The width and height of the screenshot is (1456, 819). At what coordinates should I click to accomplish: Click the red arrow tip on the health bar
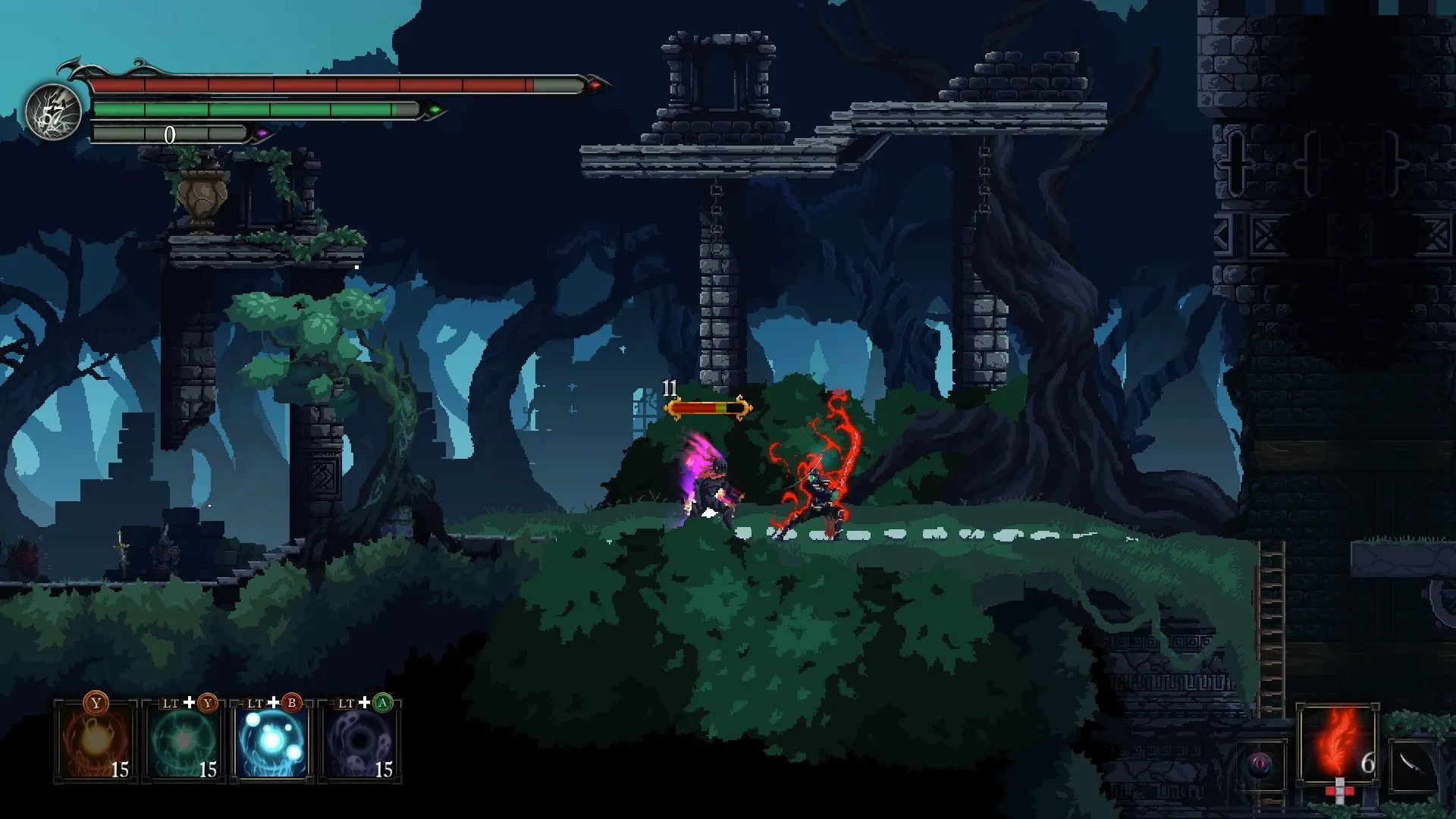(x=596, y=87)
